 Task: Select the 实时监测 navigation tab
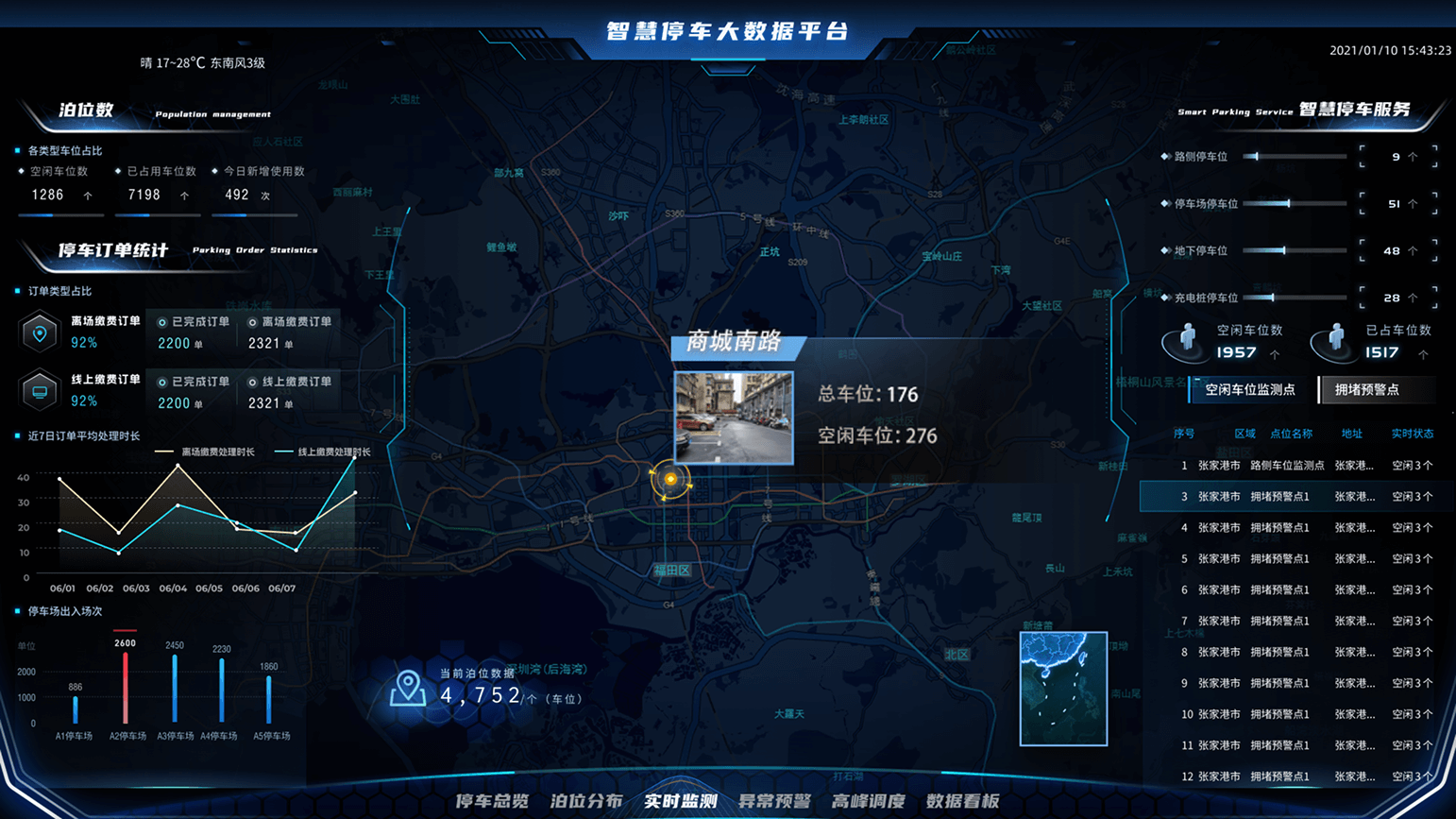681,801
